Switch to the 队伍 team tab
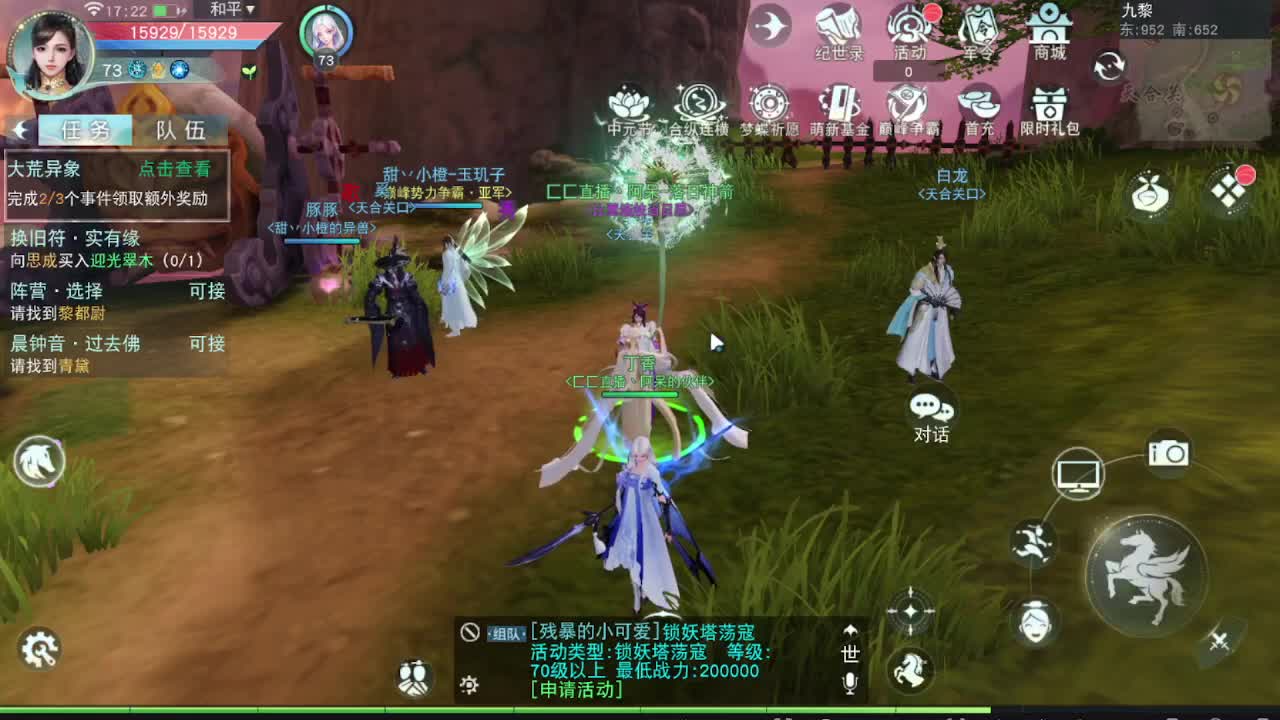 point(180,127)
